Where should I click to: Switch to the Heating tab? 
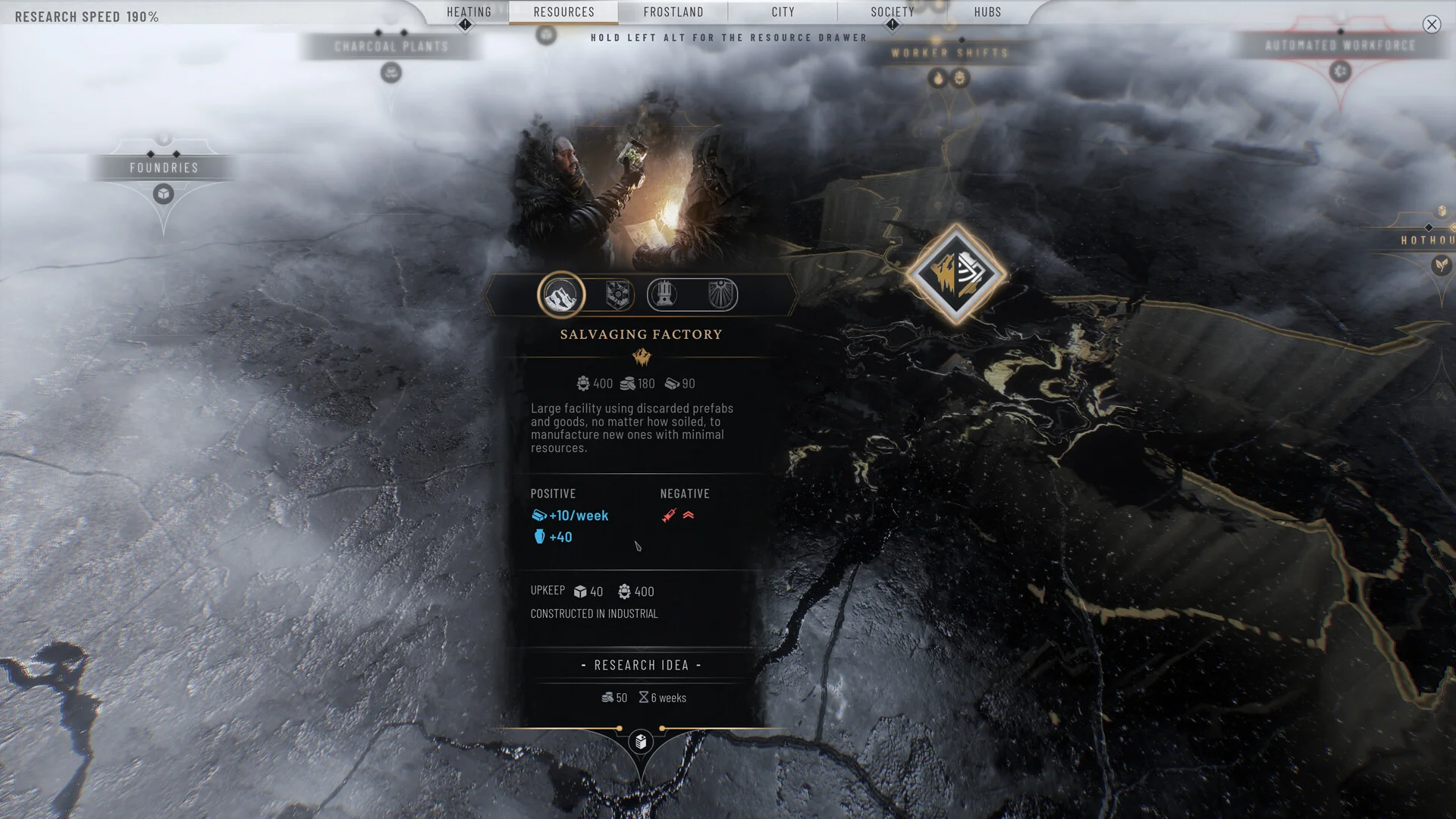pos(469,12)
